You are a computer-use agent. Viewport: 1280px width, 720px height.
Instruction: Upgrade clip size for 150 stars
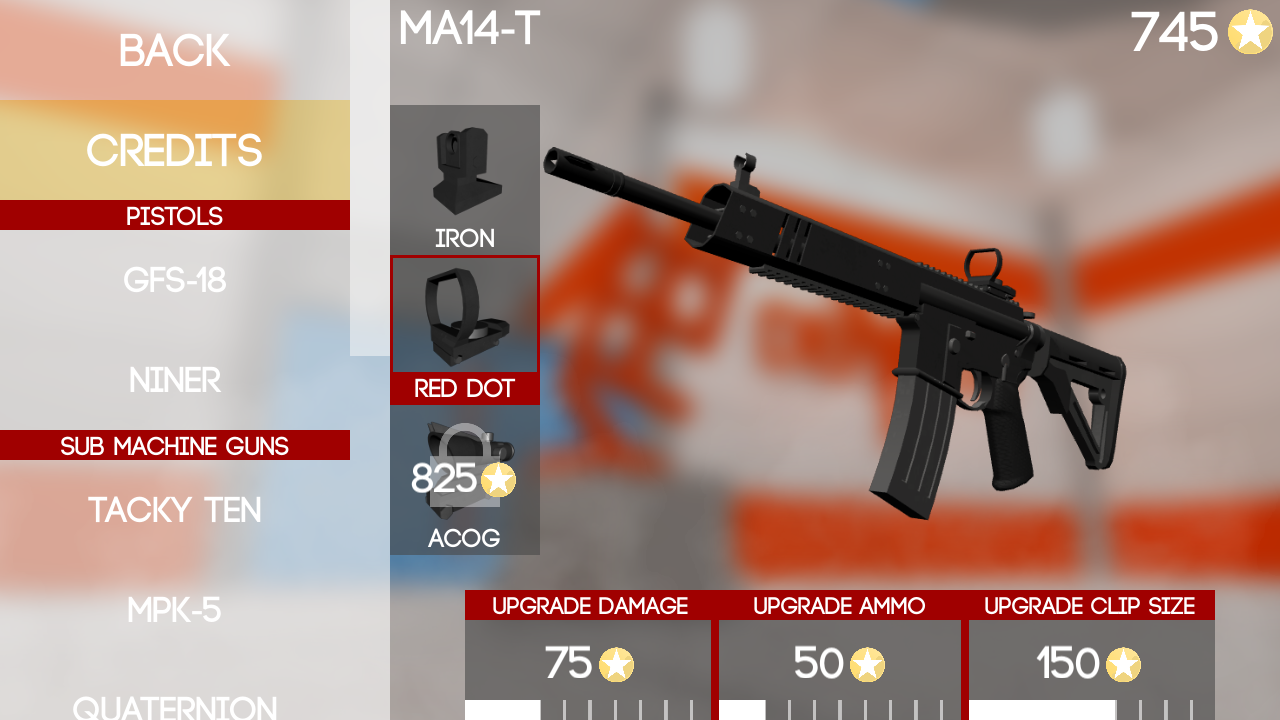pyautogui.click(x=1090, y=664)
